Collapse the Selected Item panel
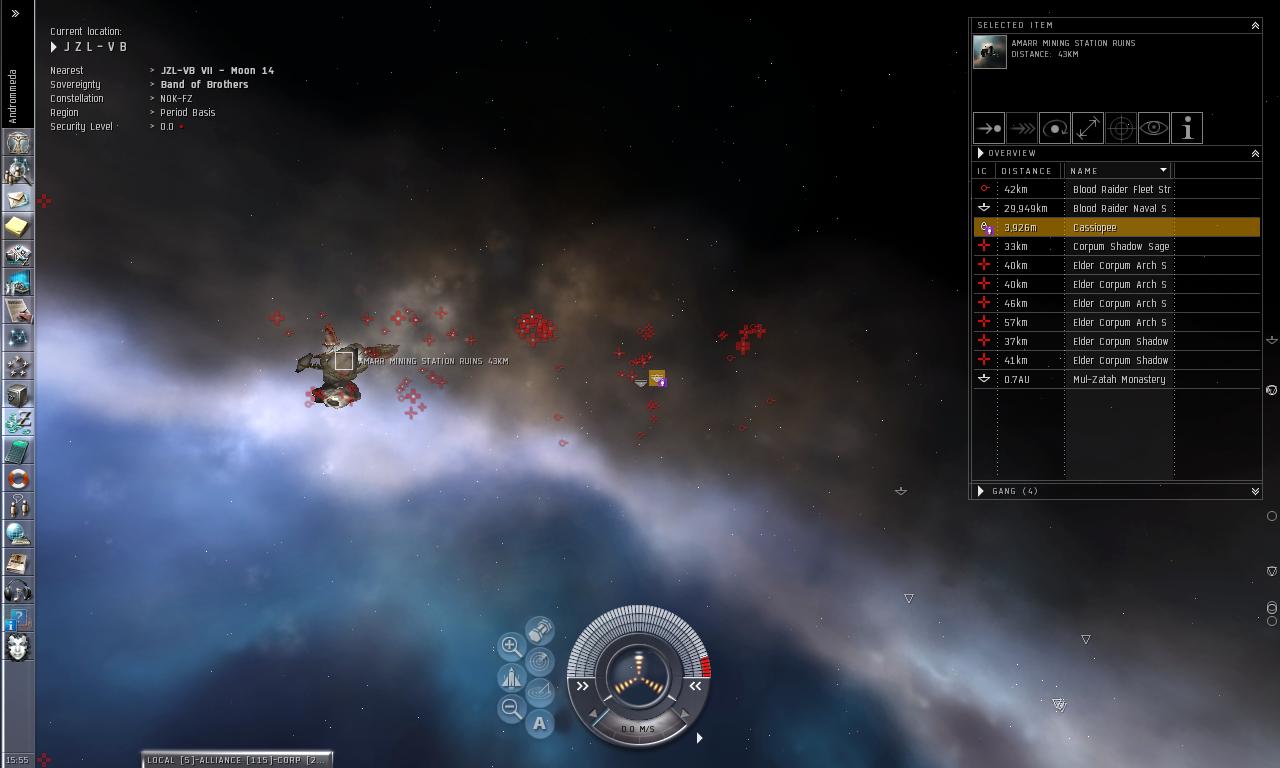The image size is (1280, 768). point(1255,26)
